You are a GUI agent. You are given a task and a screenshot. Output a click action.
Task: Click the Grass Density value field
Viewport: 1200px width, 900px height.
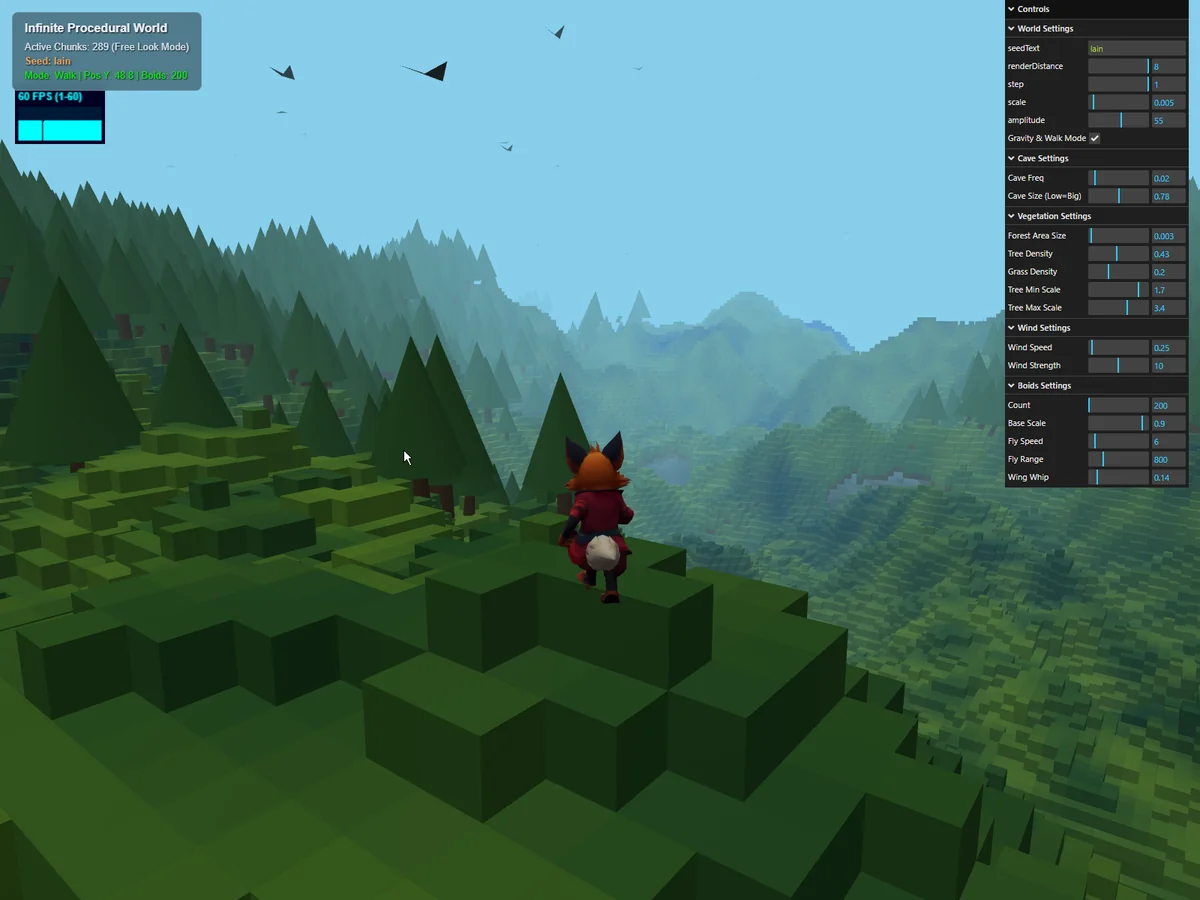1167,272
